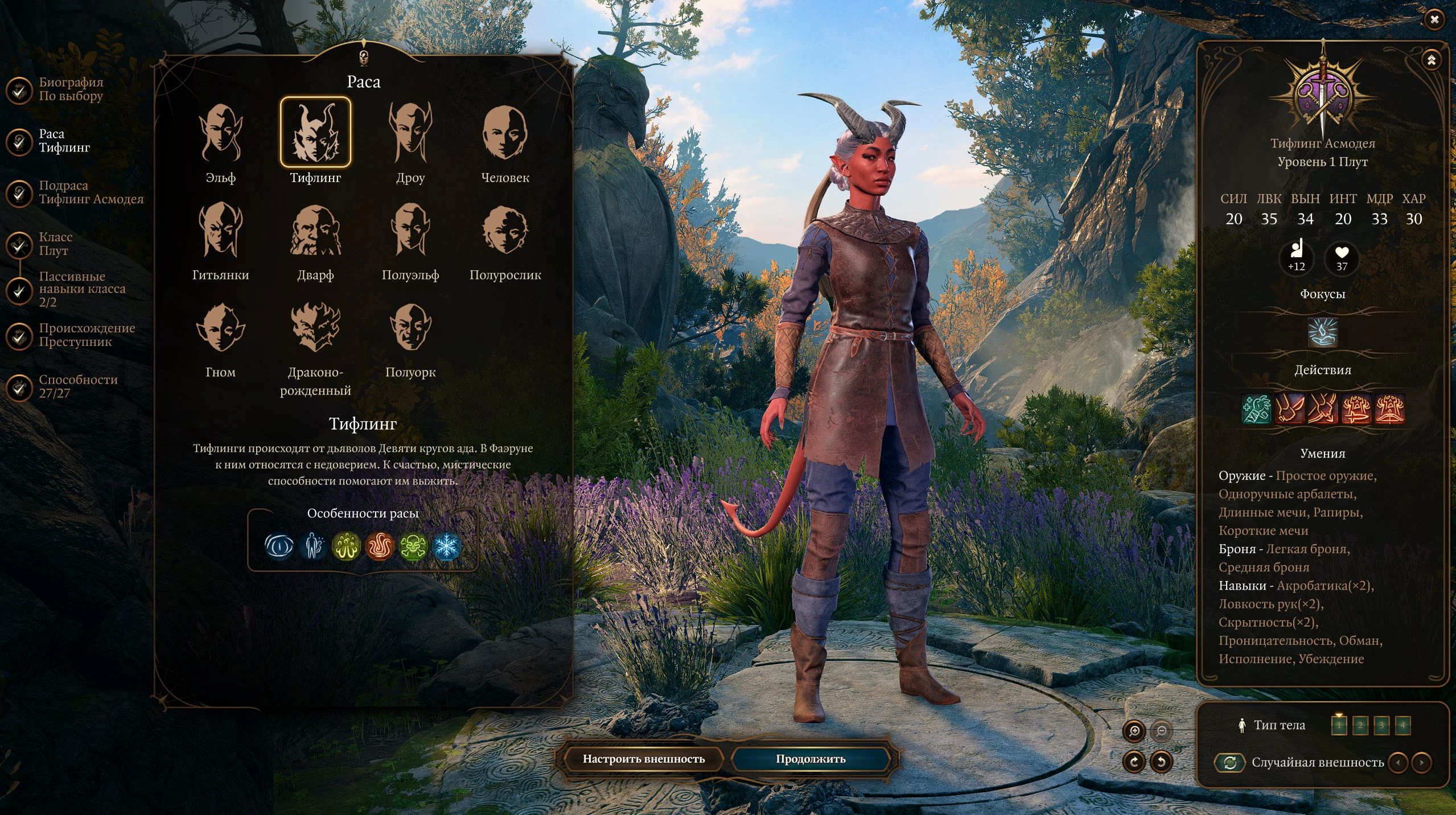
Task: Choose the Дварф race portrait
Action: [x=315, y=230]
